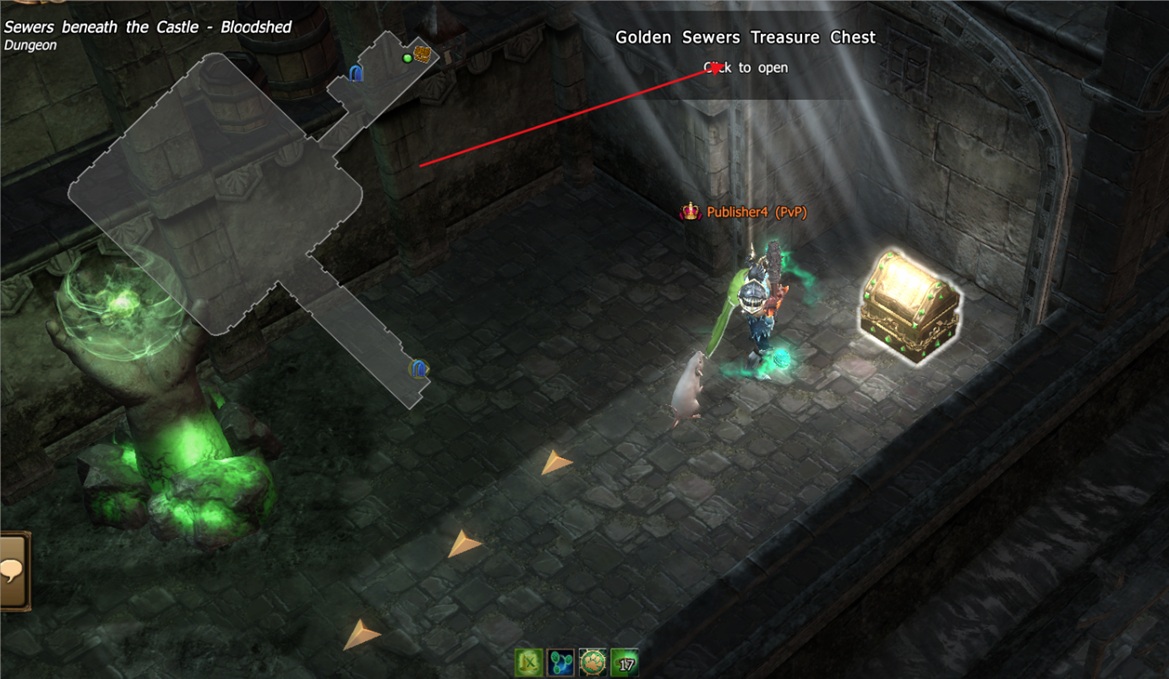This screenshot has height=679, width=1169.
Task: Select the green orbs essence icon
Action: [x=561, y=662]
